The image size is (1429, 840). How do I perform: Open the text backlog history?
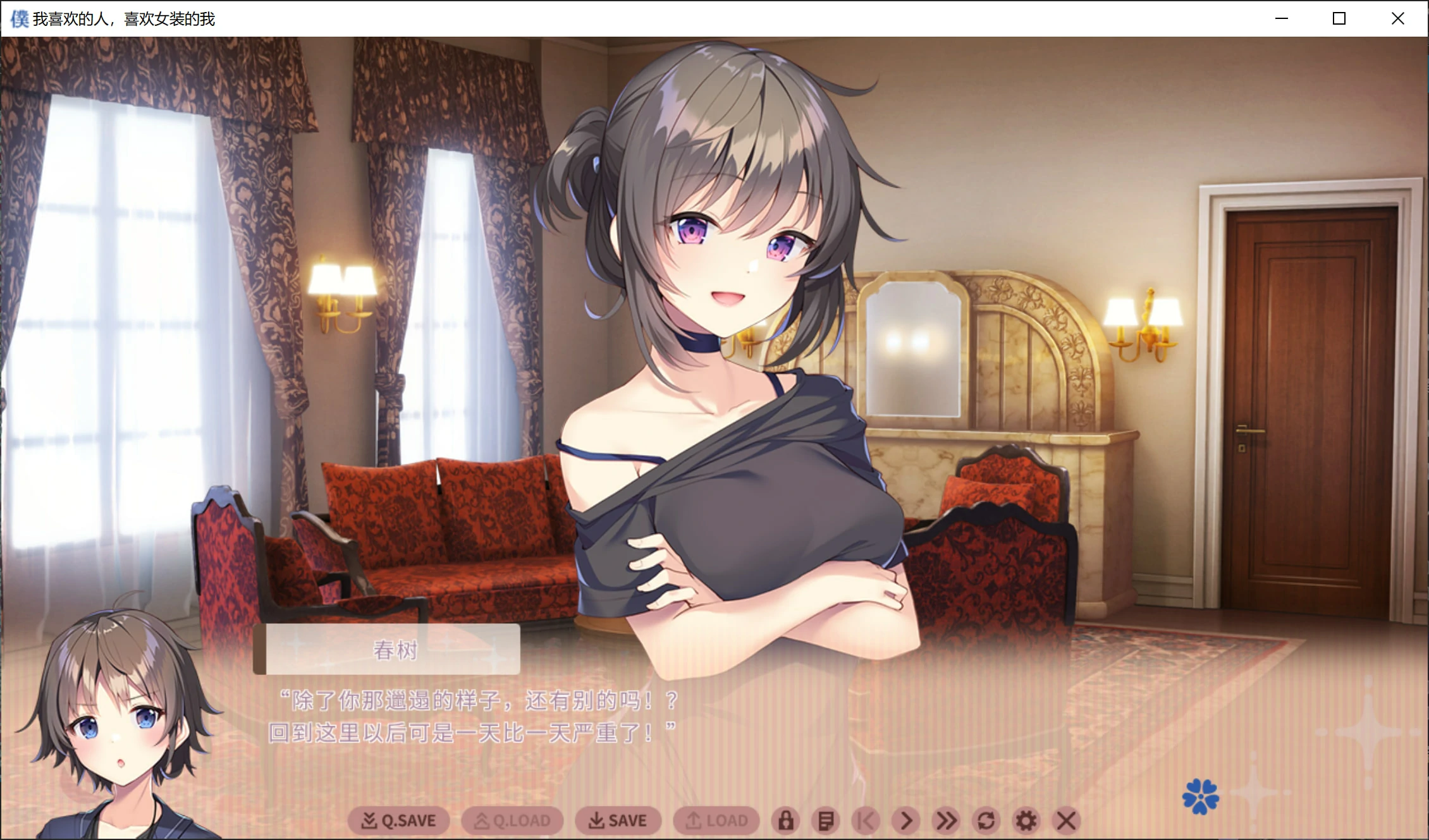coord(826,820)
